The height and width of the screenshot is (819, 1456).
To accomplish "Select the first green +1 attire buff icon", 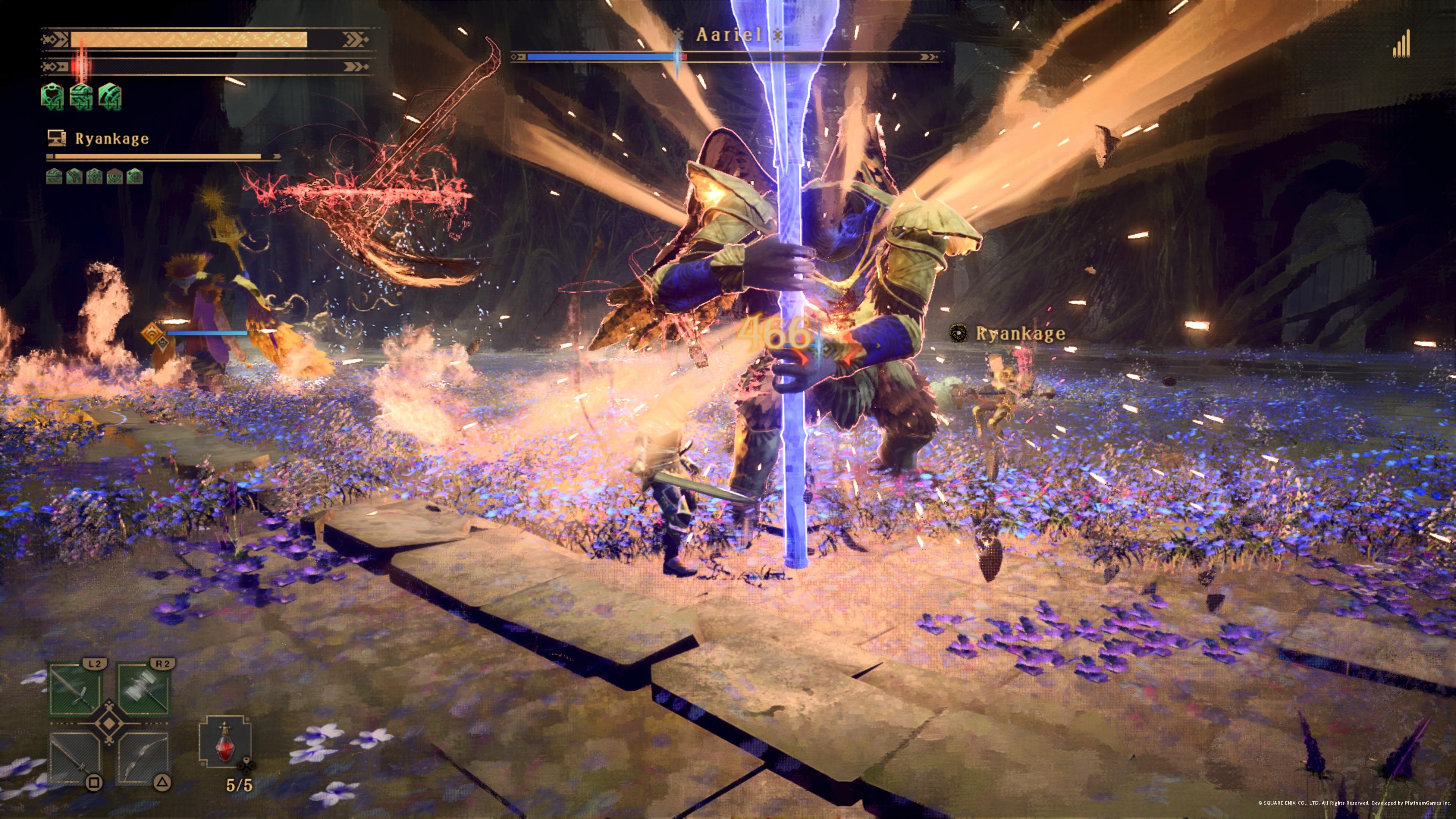I will (x=53, y=96).
